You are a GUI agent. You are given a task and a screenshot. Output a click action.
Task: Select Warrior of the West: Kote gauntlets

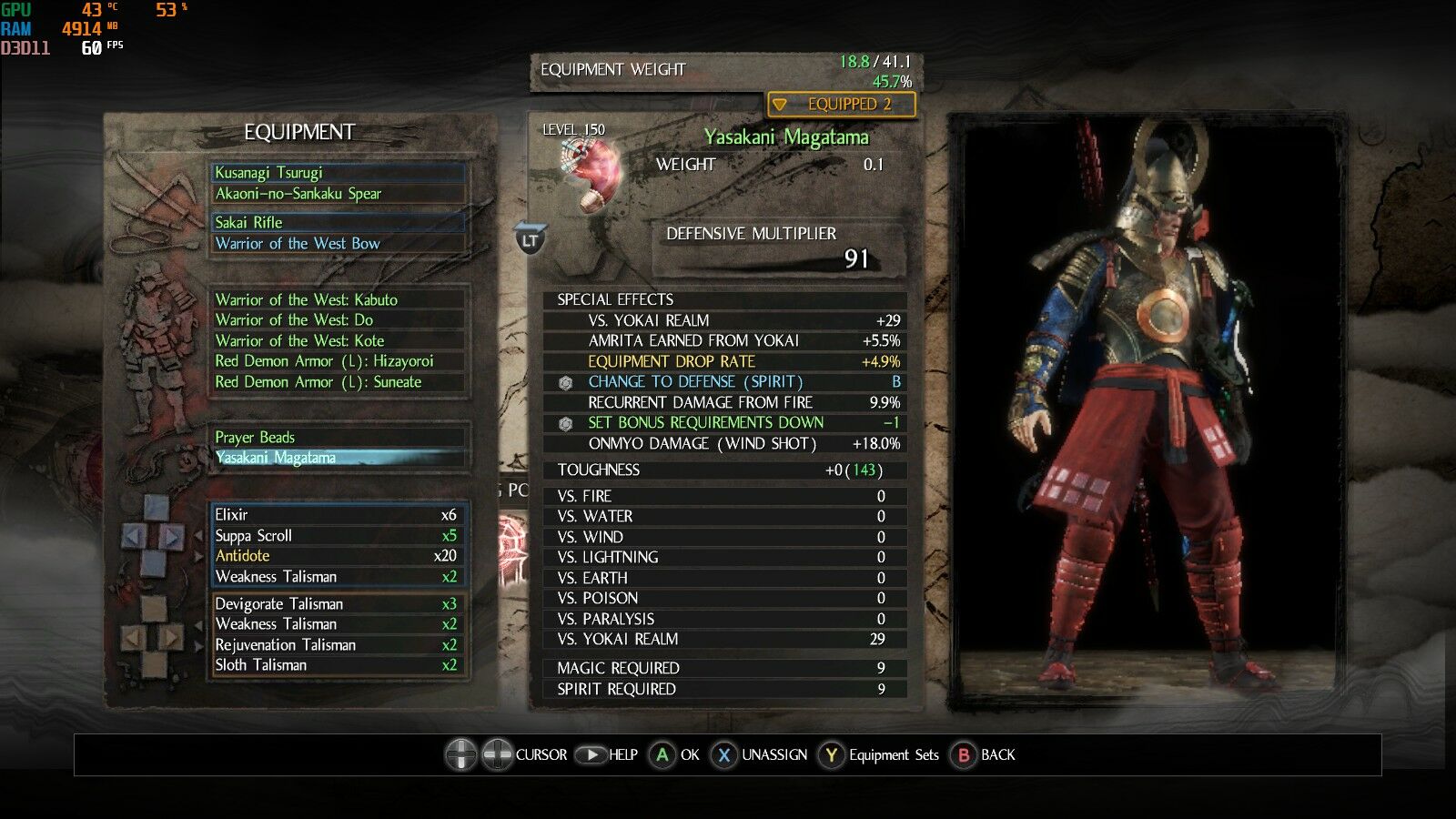click(x=338, y=341)
